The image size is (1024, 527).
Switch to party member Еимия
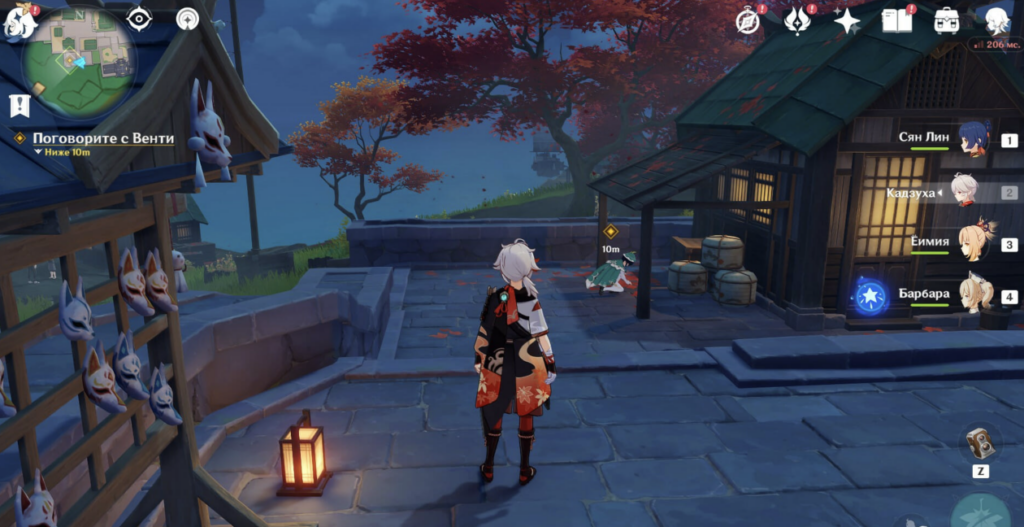(973, 243)
